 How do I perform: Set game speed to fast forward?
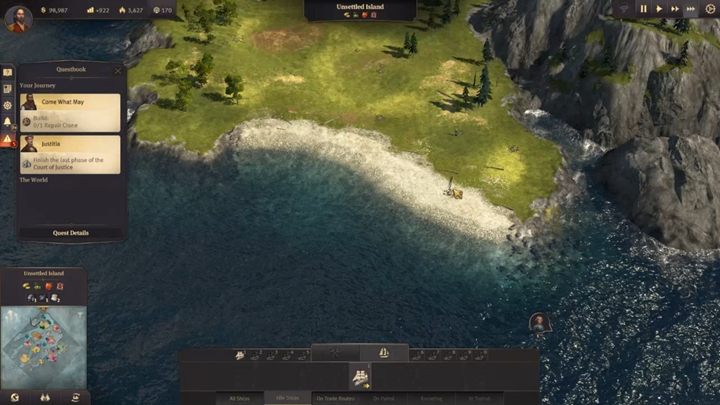coord(675,9)
